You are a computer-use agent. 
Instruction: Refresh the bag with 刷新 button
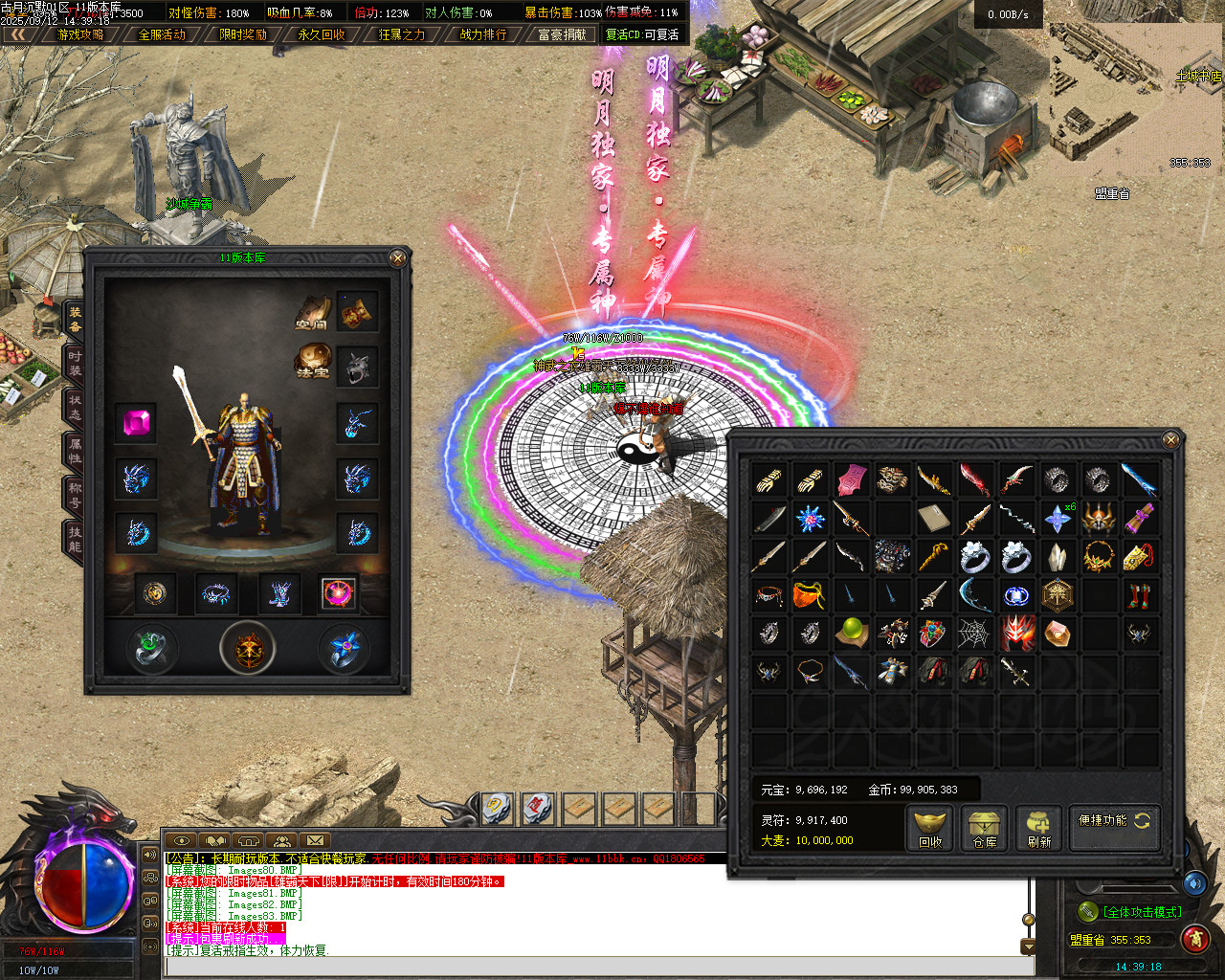(x=1039, y=829)
